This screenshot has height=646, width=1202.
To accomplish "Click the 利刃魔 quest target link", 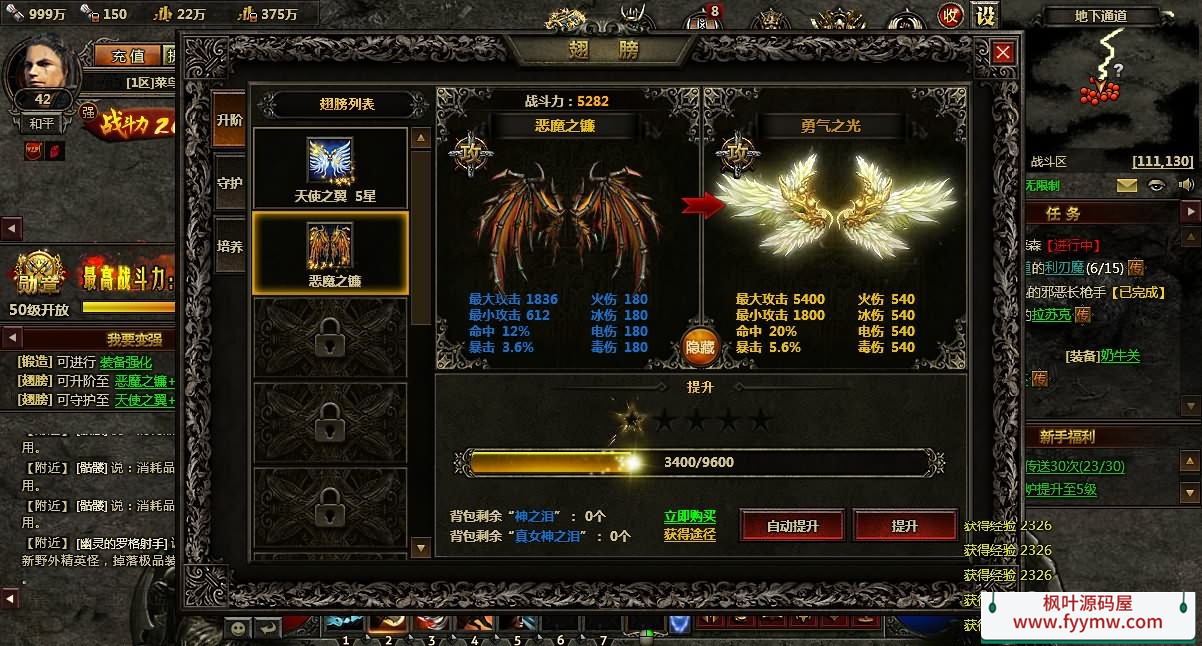I will click(1065, 267).
